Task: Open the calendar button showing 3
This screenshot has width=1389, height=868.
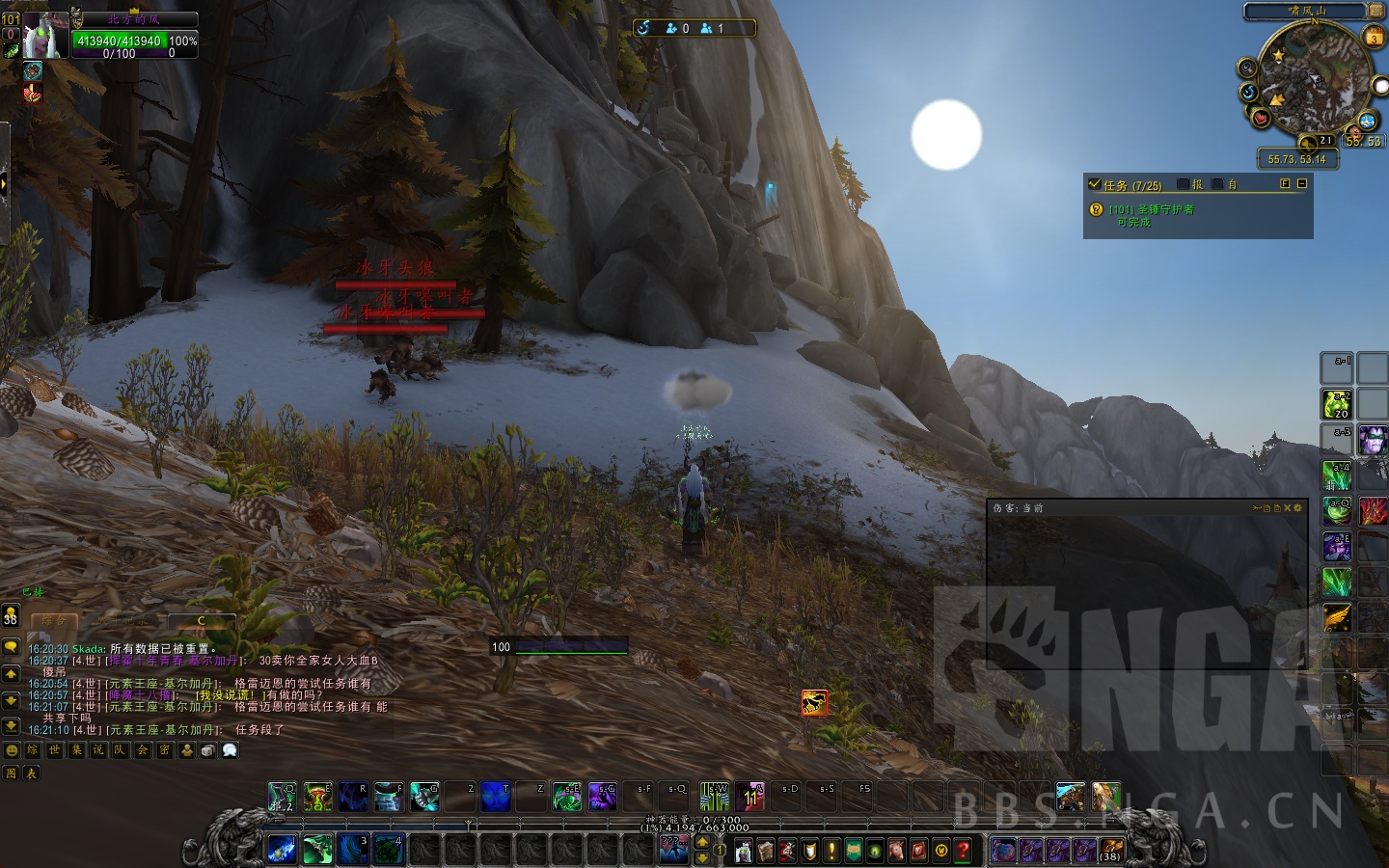Action: pos(1374,38)
